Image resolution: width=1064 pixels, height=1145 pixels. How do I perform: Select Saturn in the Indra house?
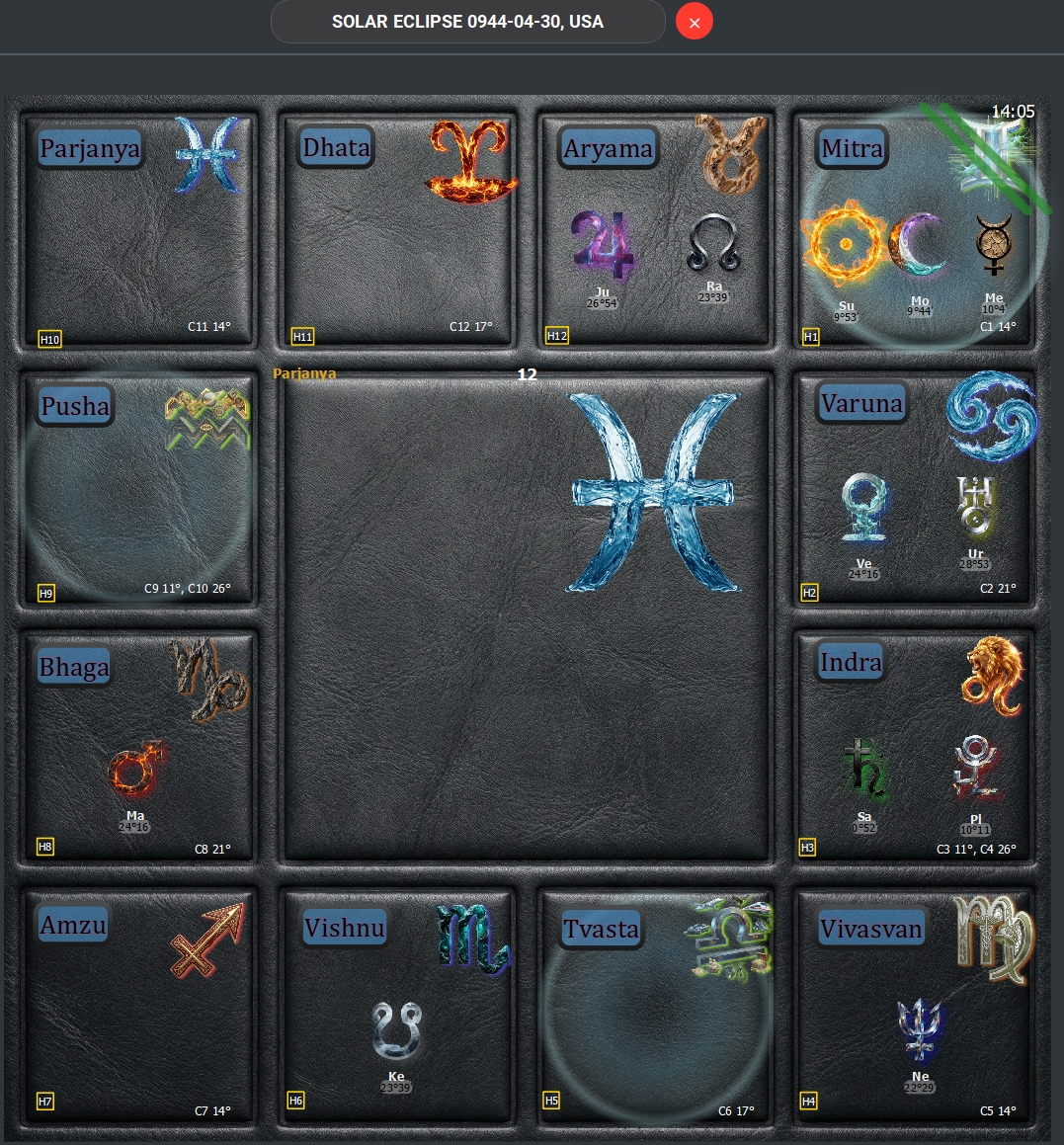click(x=864, y=769)
